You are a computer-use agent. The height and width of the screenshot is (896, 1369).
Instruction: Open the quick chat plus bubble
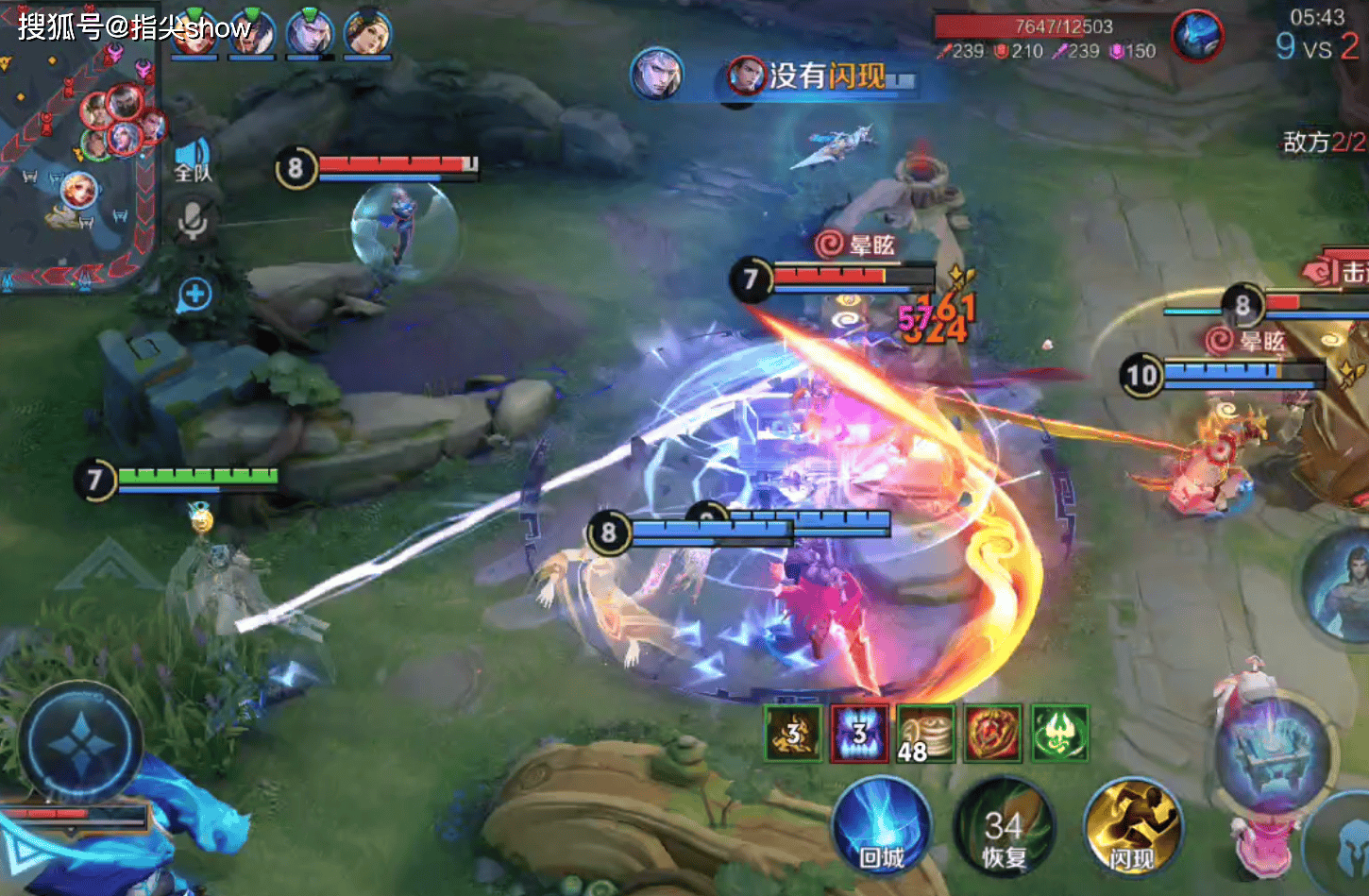(194, 295)
